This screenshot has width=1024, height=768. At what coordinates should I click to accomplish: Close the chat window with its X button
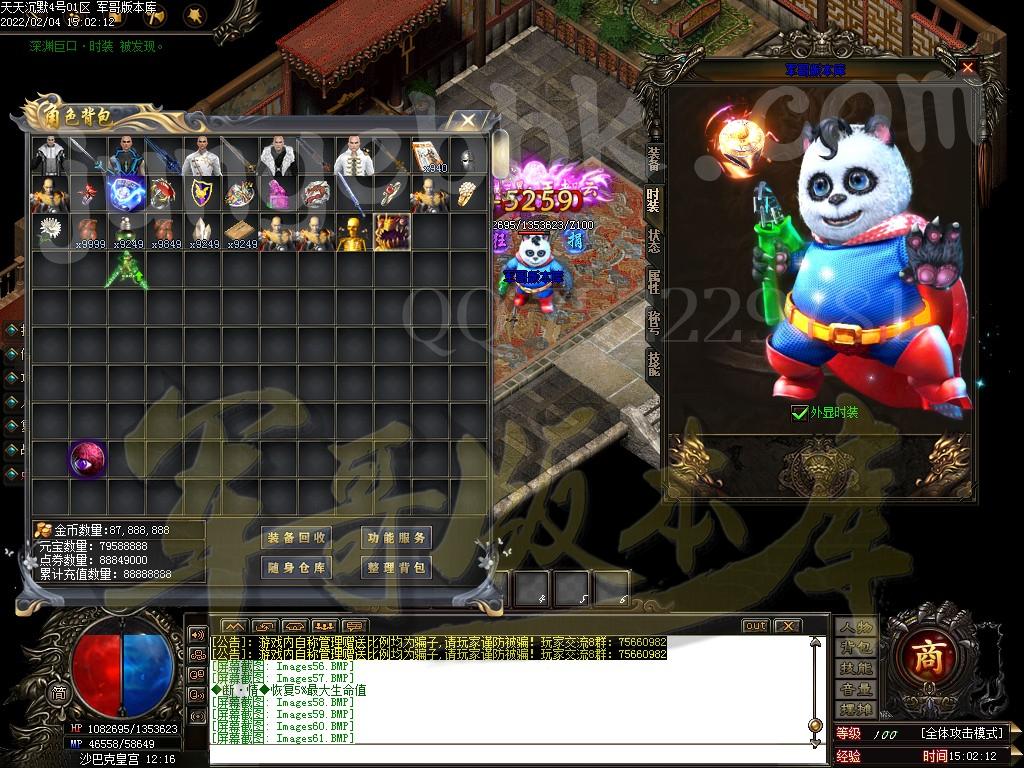point(788,626)
